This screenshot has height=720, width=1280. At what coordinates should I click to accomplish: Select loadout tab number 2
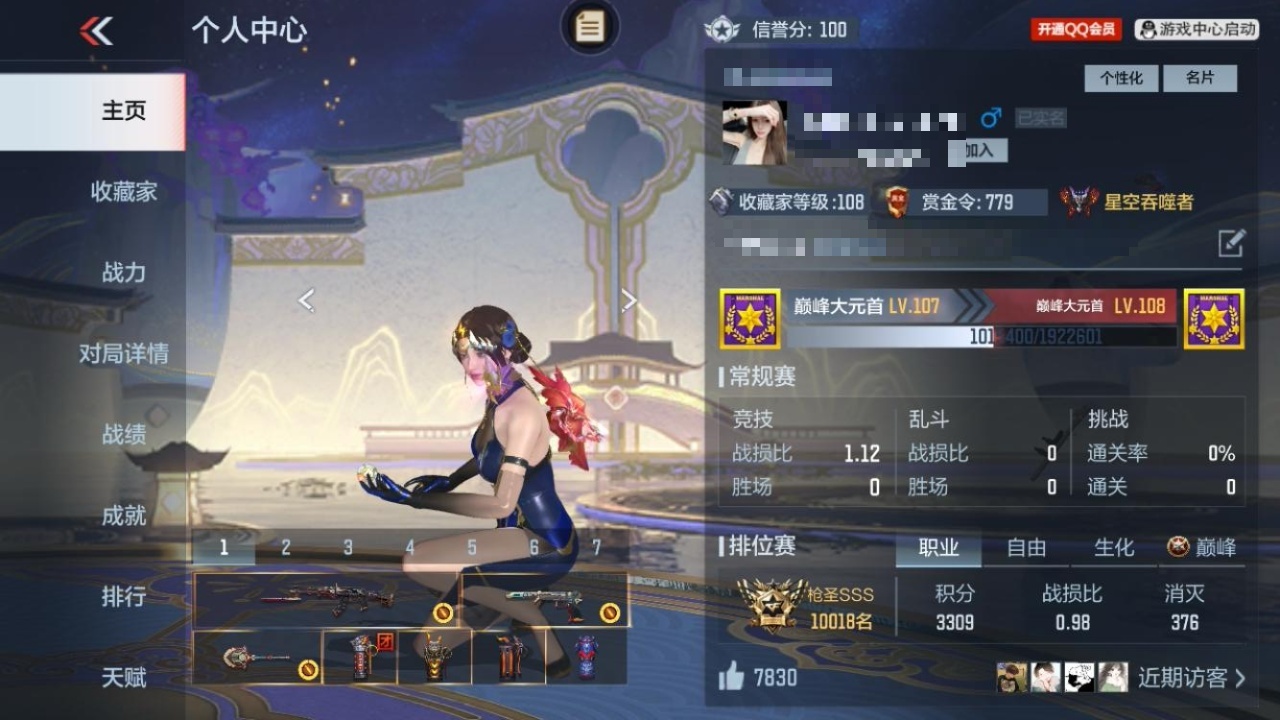[286, 548]
